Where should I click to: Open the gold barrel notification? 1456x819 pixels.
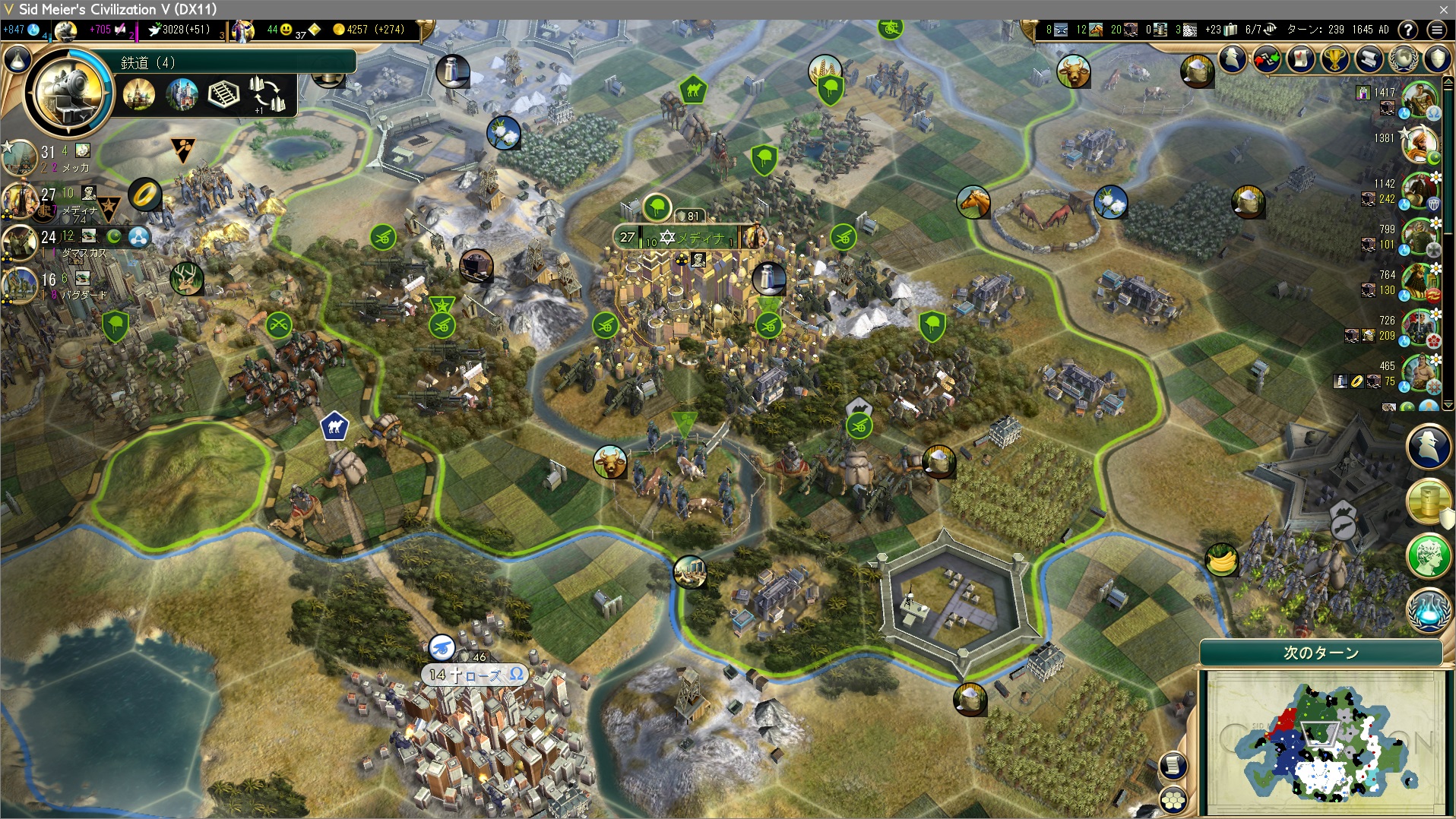pyautogui.click(x=1428, y=501)
